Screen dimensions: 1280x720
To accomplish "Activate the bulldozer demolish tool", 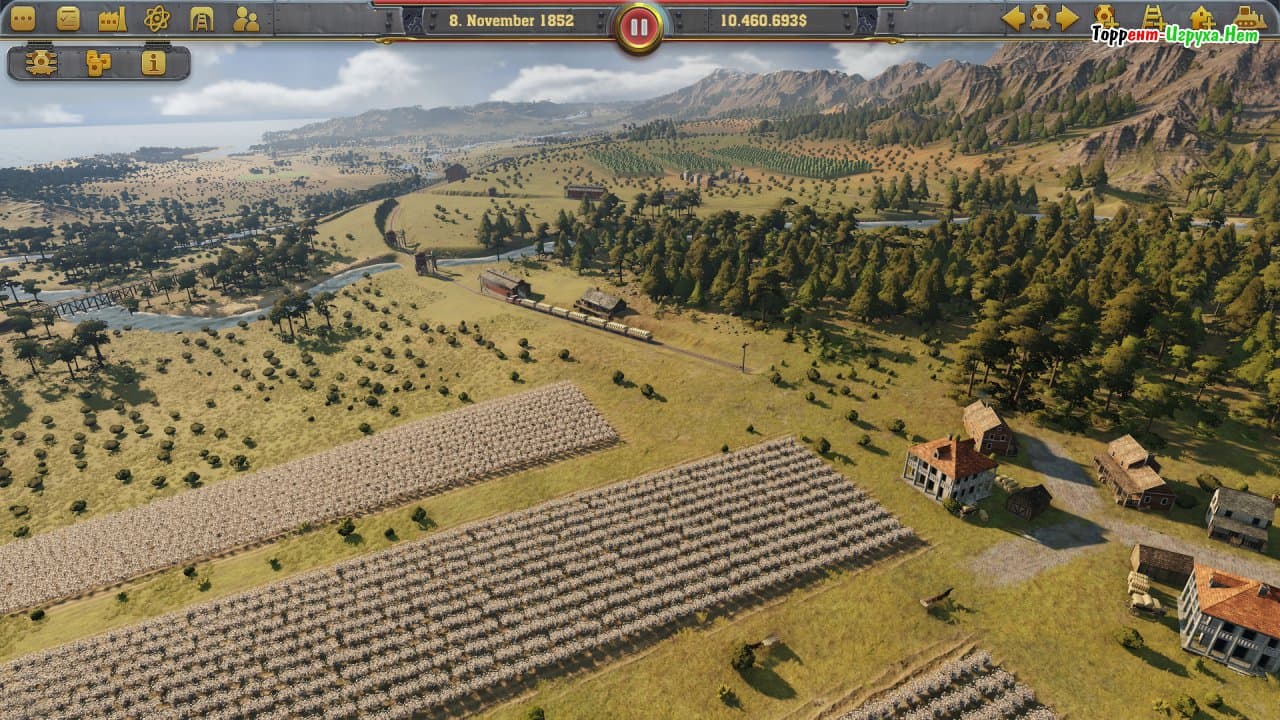I will click(x=1250, y=17).
